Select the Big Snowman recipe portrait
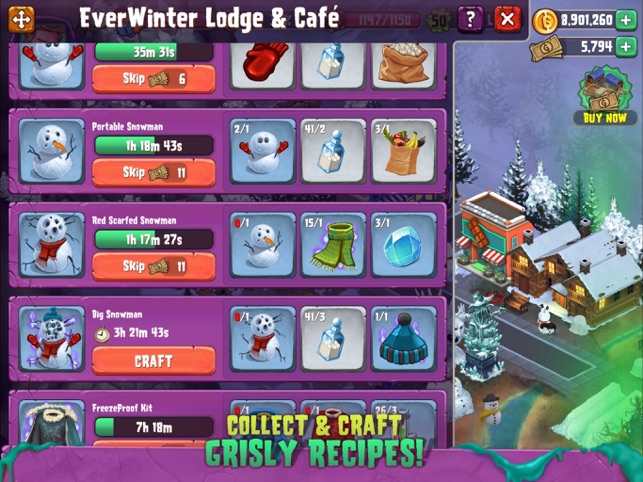 click(x=50, y=339)
